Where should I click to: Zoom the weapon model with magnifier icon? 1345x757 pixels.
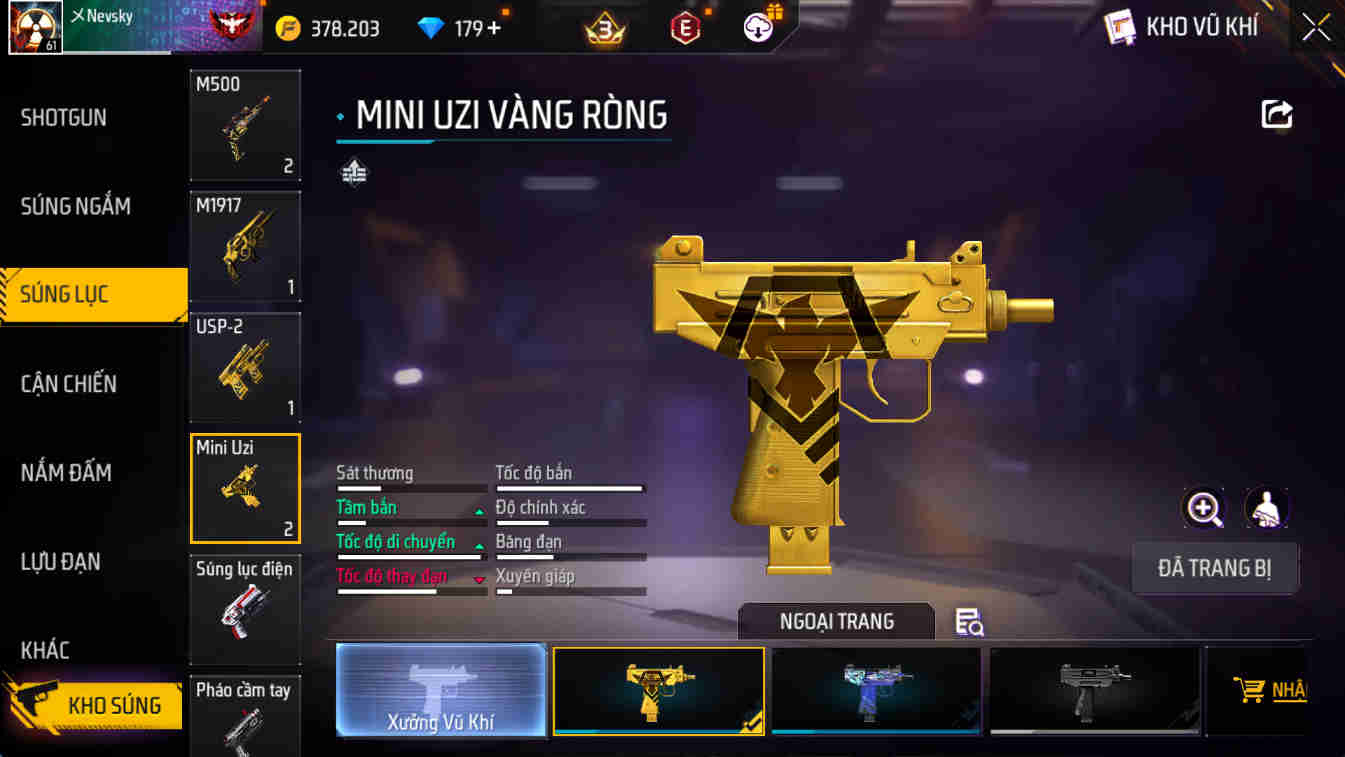[1204, 508]
